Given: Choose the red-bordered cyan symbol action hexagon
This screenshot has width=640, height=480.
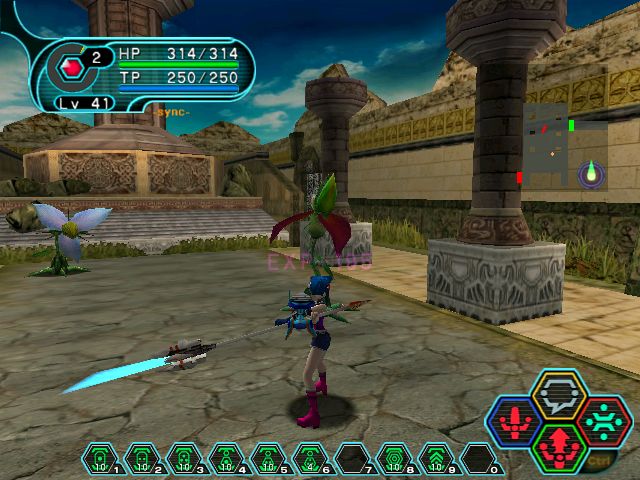Looking at the screenshot, I should coord(603,421).
